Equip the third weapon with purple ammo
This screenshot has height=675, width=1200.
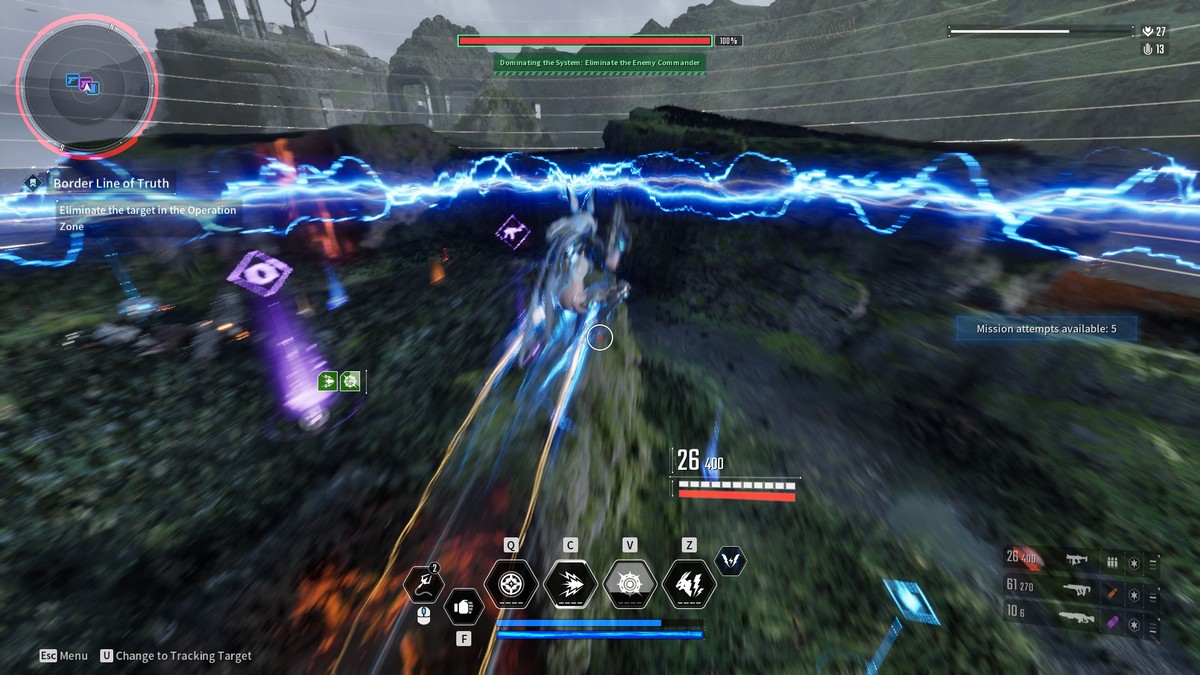tap(1078, 619)
